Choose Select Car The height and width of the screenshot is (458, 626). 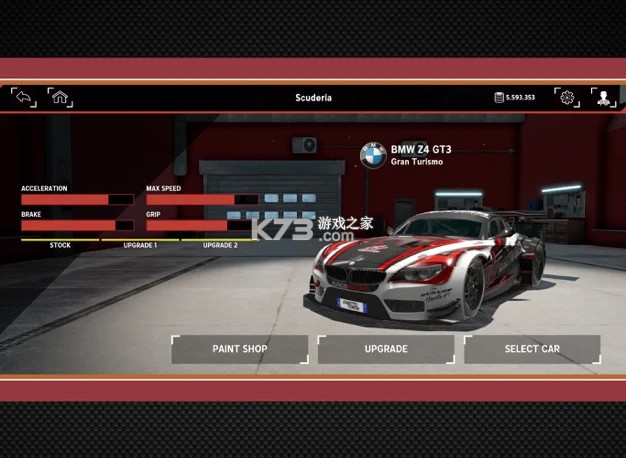(x=532, y=349)
